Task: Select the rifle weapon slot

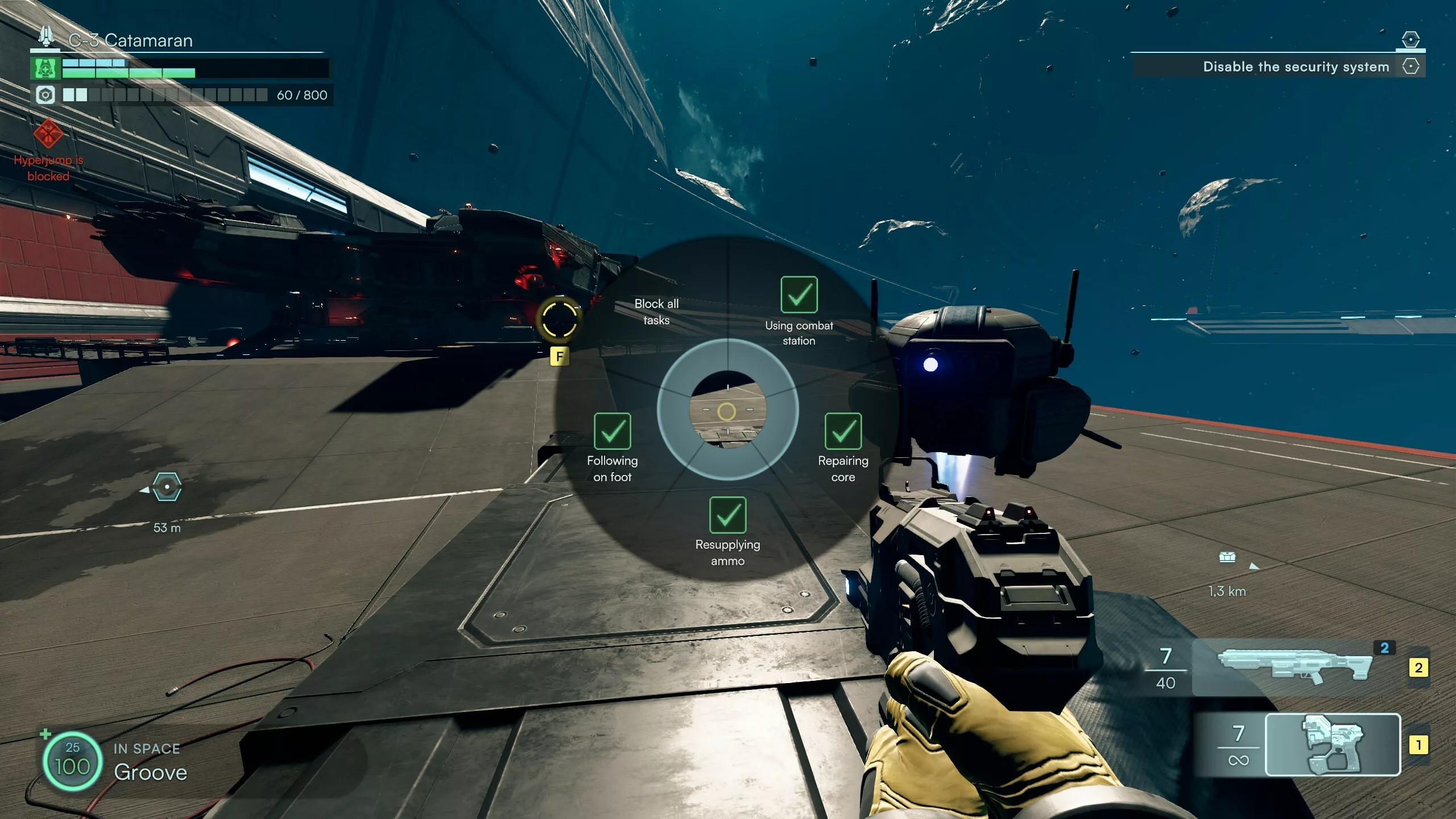Action: pos(1294,668)
